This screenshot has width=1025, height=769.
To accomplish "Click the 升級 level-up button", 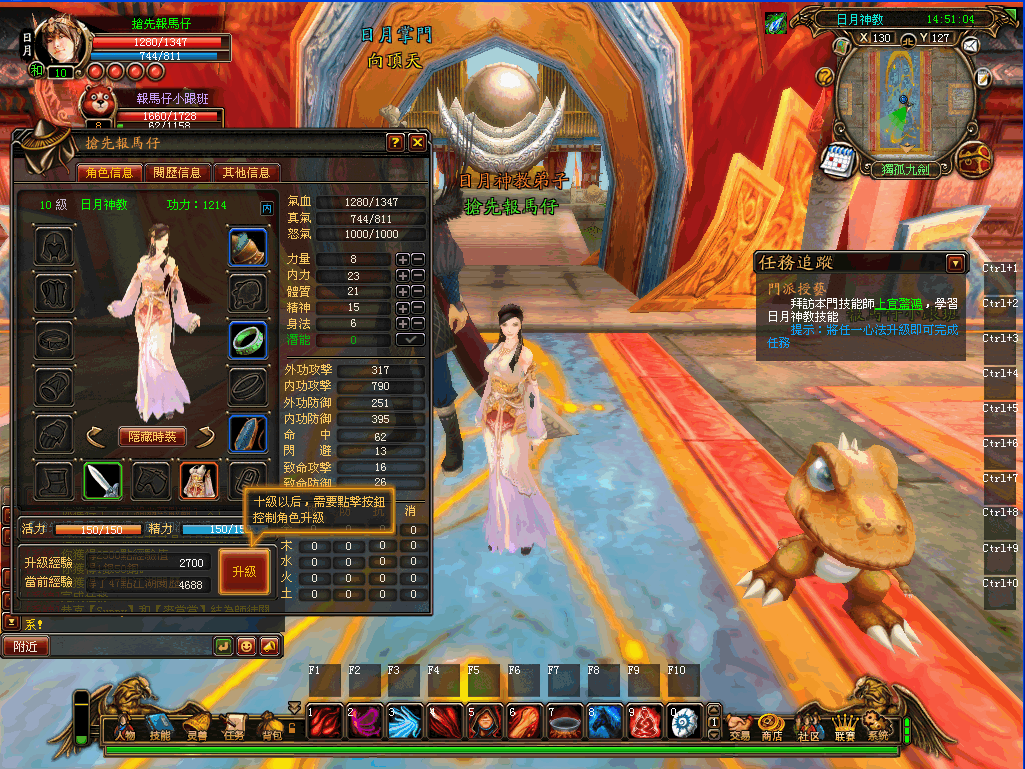I will tap(244, 572).
